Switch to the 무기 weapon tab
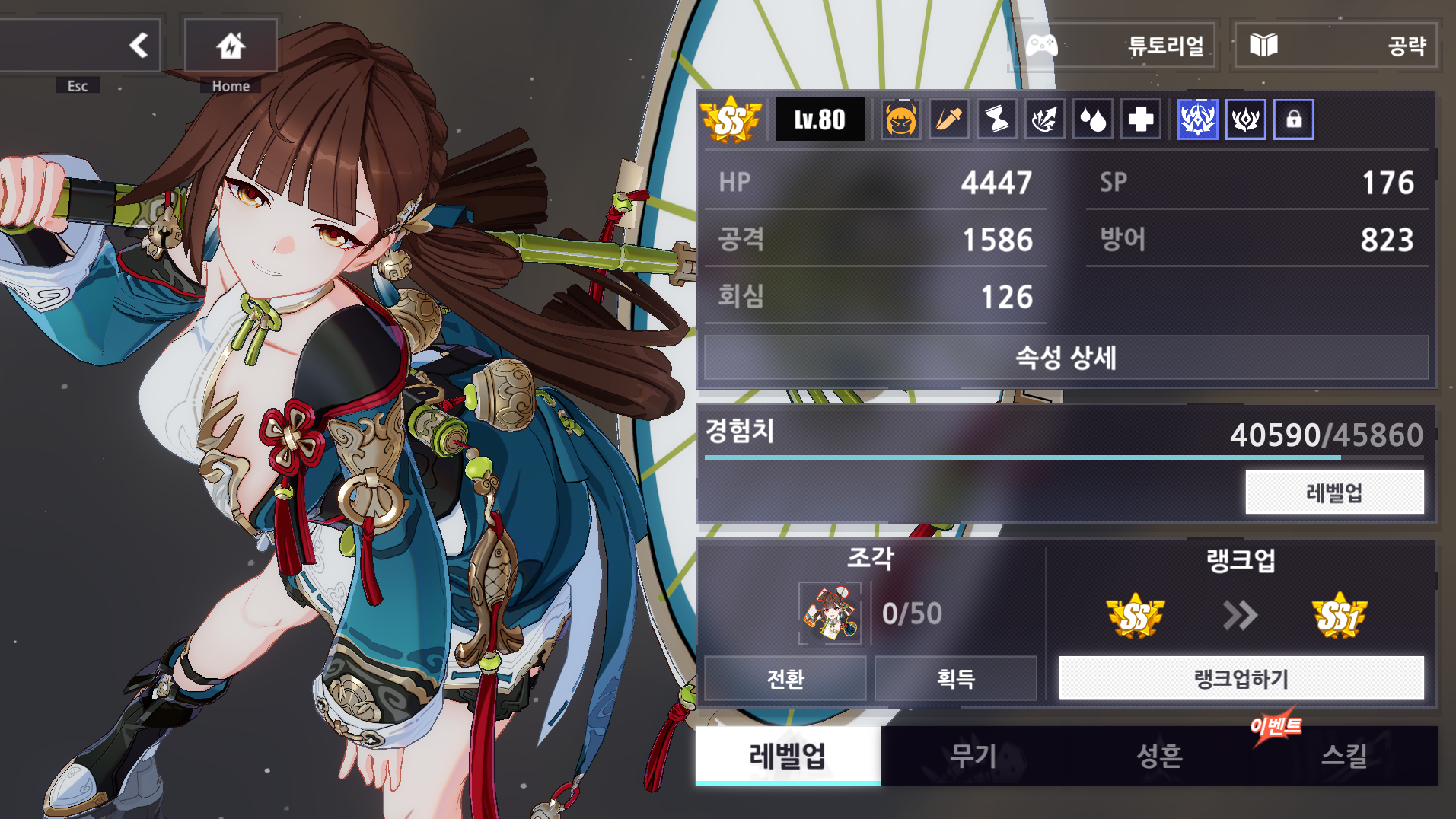The image size is (1456, 819). pyautogui.click(x=973, y=756)
